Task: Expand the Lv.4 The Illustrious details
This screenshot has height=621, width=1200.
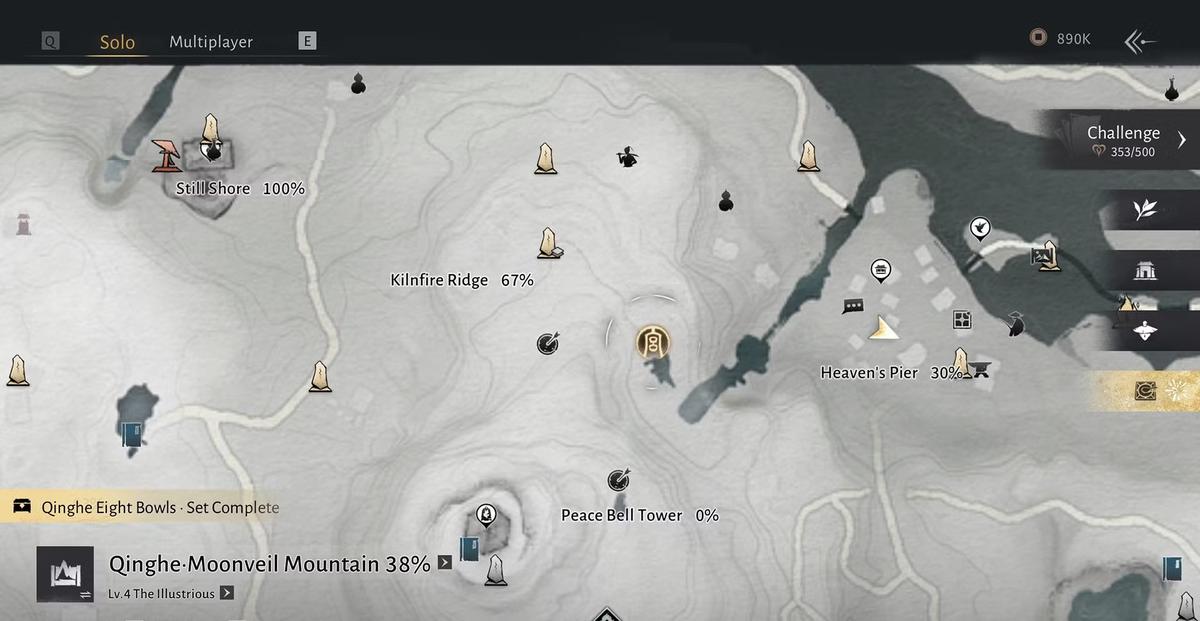Action: click(x=227, y=593)
